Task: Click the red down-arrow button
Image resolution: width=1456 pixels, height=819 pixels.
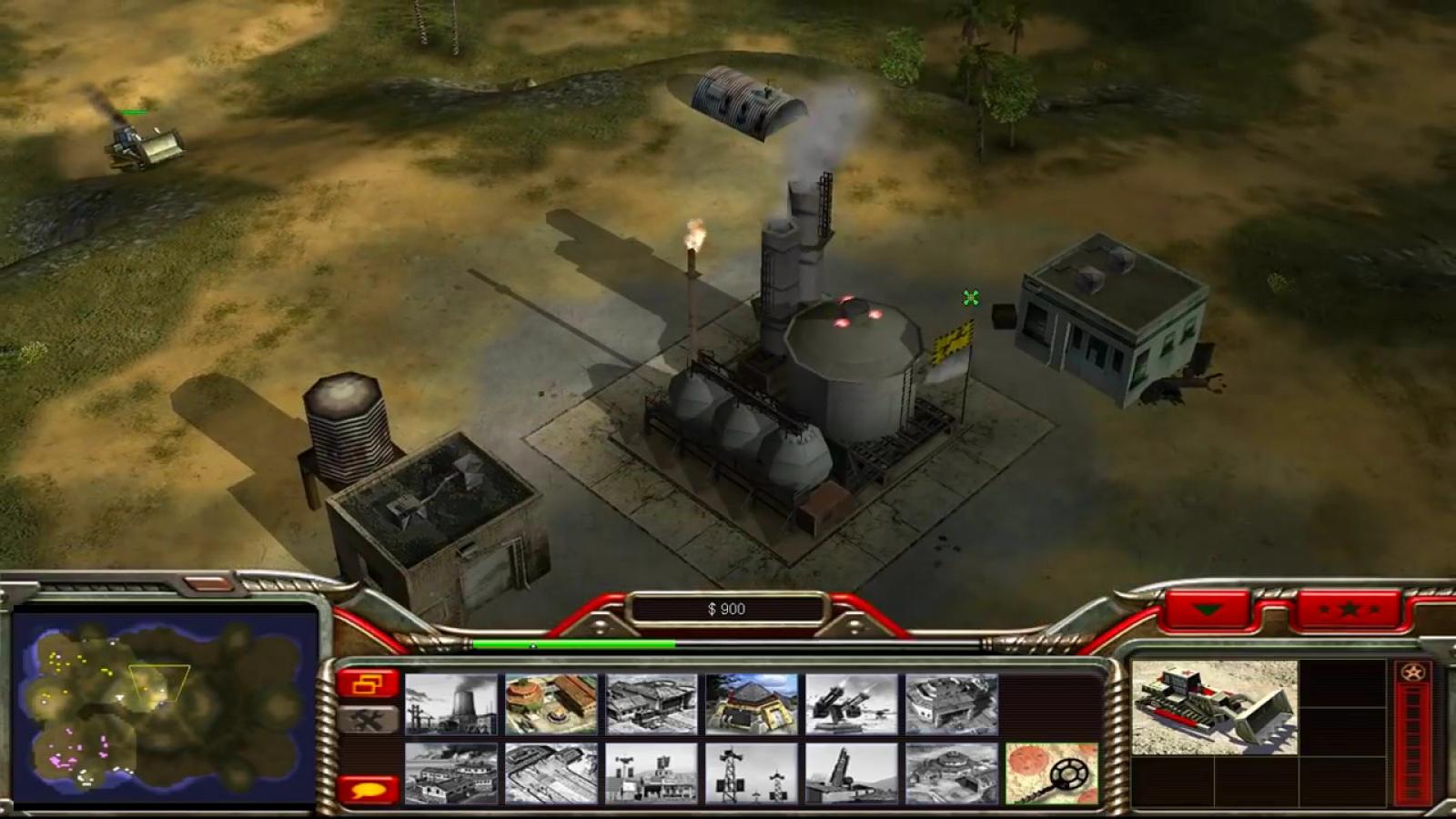Action: (1208, 610)
